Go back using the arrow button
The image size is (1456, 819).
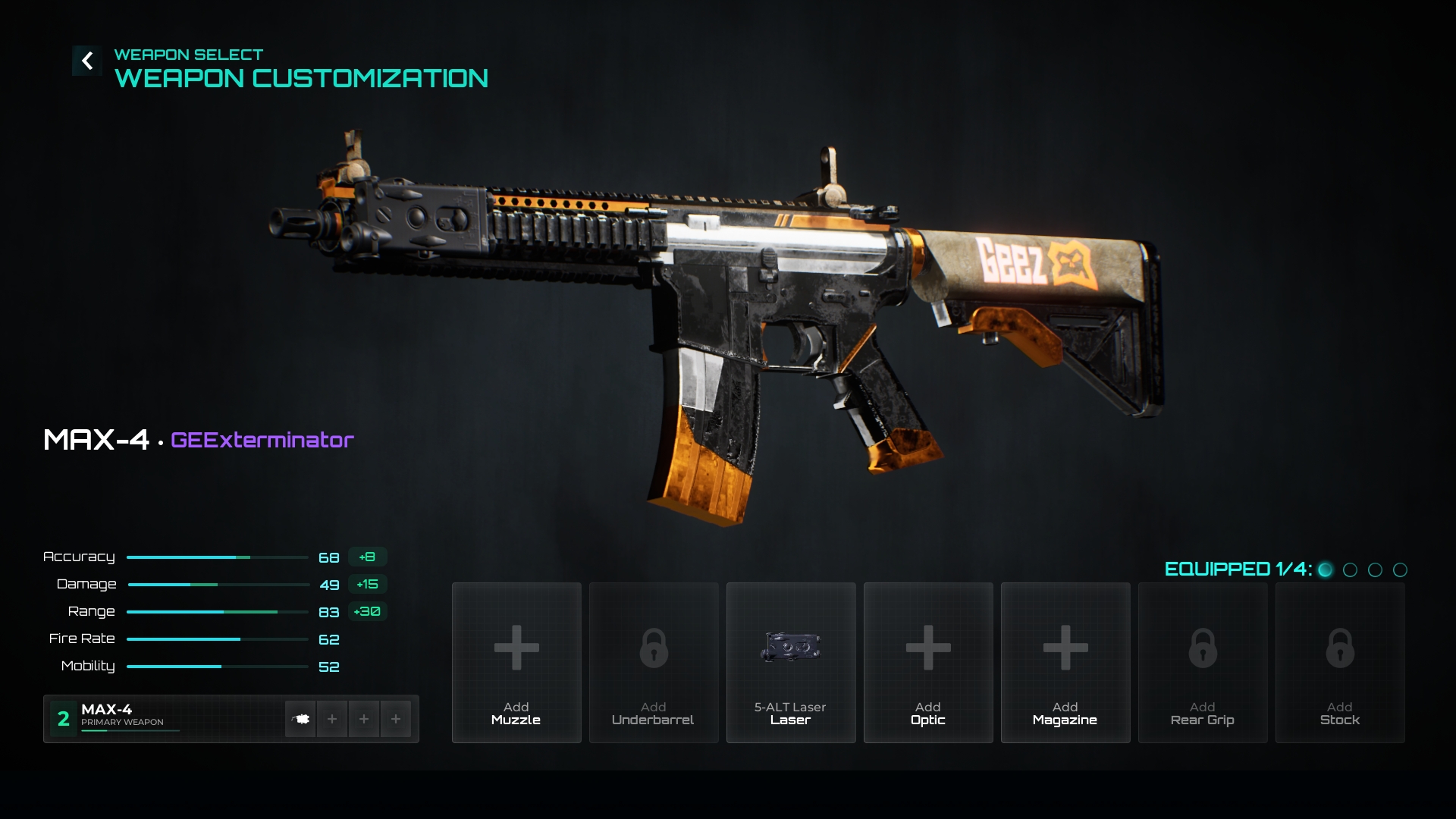point(87,61)
